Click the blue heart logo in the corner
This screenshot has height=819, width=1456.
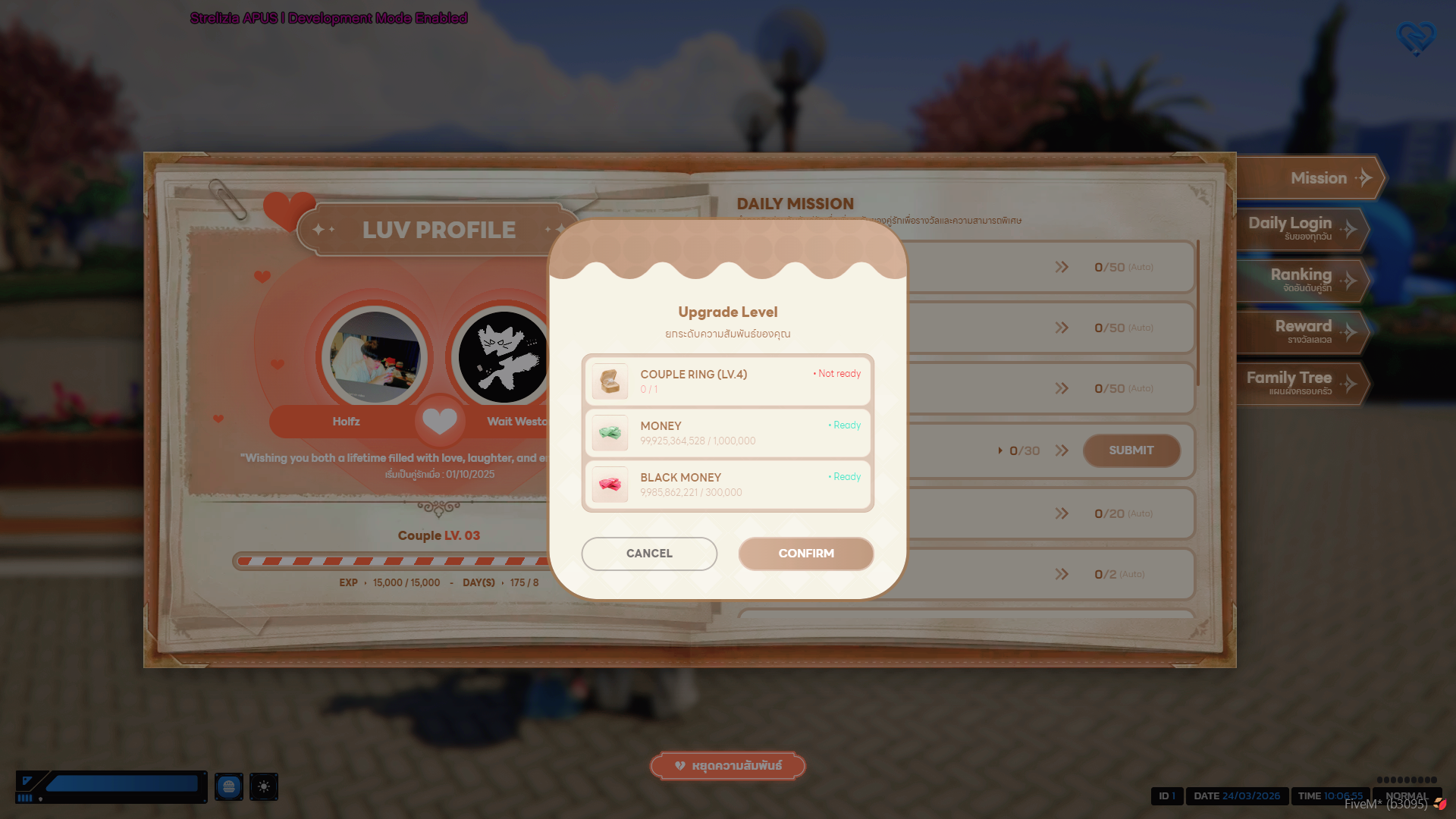click(x=1415, y=38)
